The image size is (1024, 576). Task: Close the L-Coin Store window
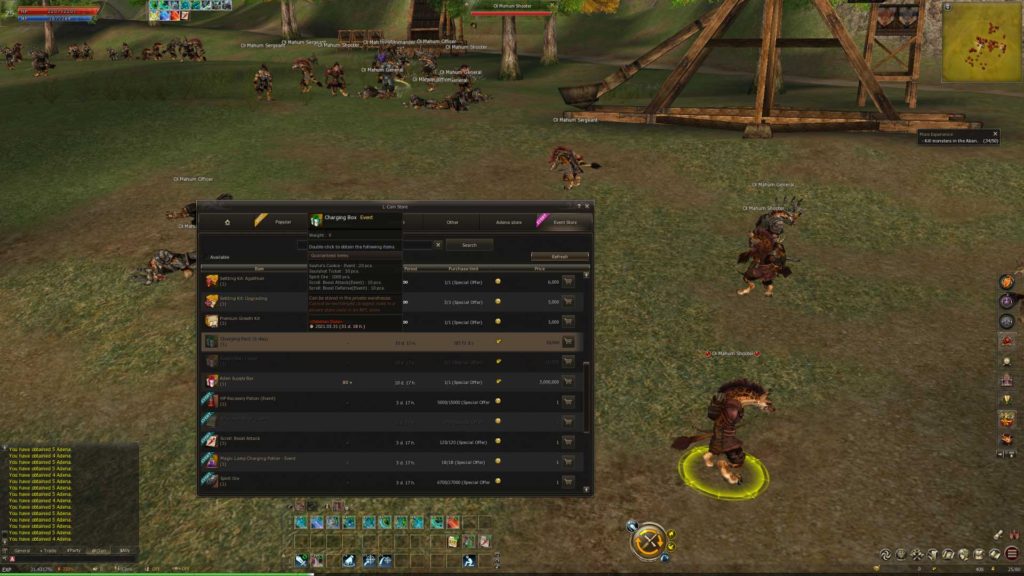(587, 206)
